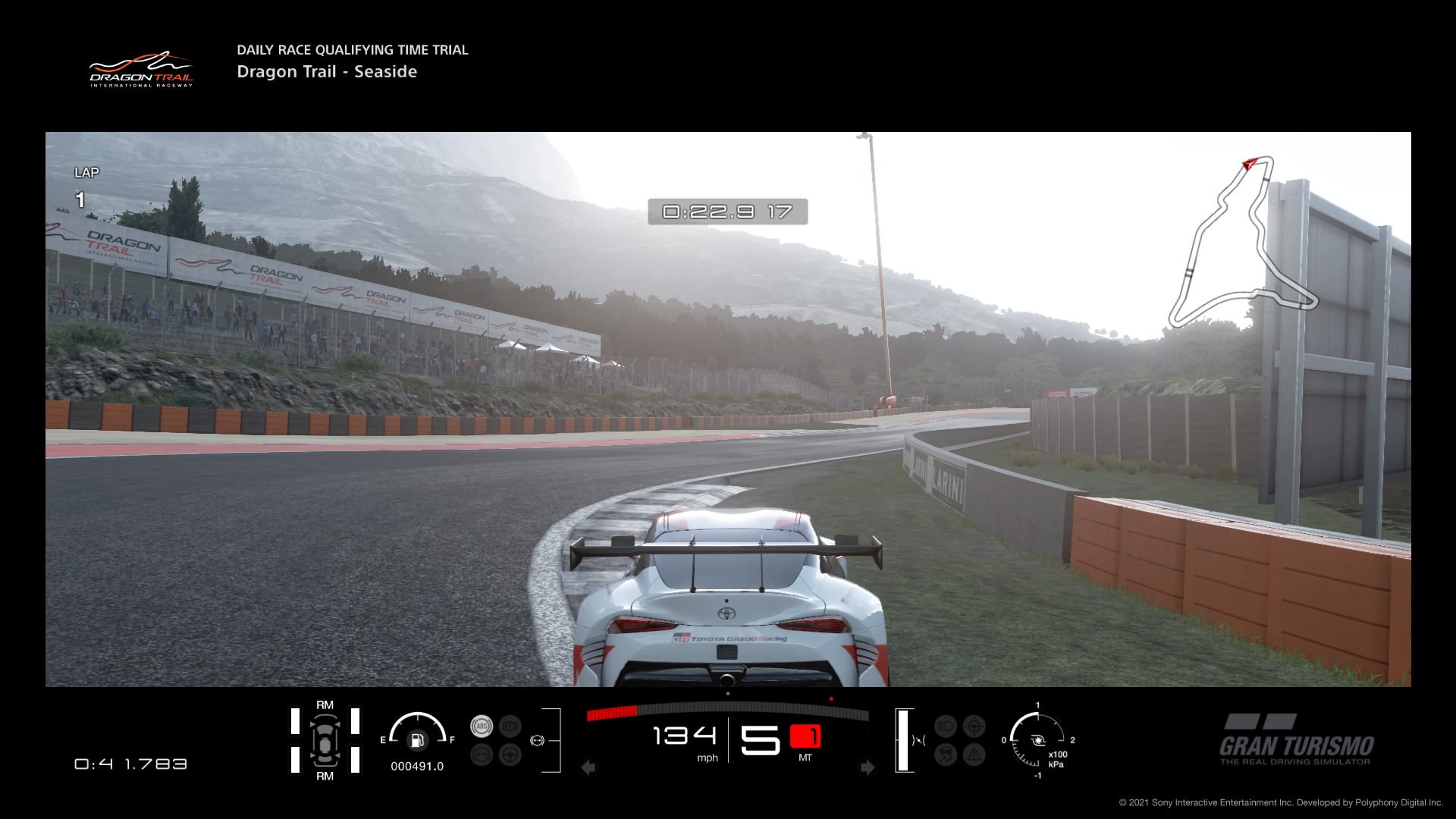The height and width of the screenshot is (819, 1456).
Task: Click the right turn arrow indicator
Action: tap(868, 767)
